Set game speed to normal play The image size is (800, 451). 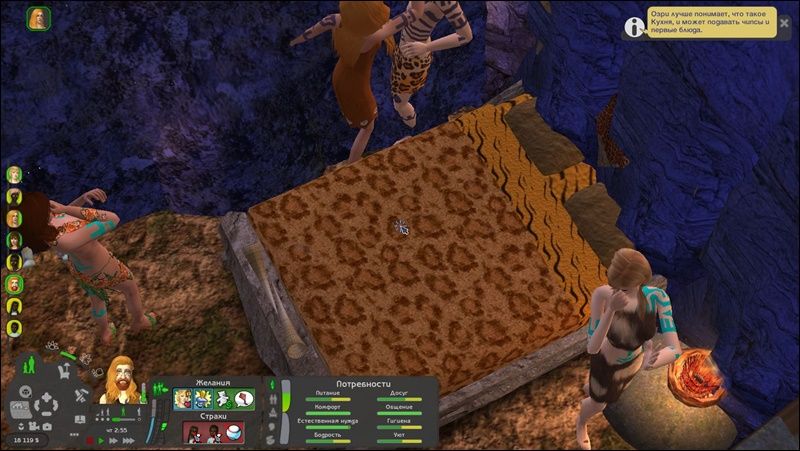[x=101, y=439]
